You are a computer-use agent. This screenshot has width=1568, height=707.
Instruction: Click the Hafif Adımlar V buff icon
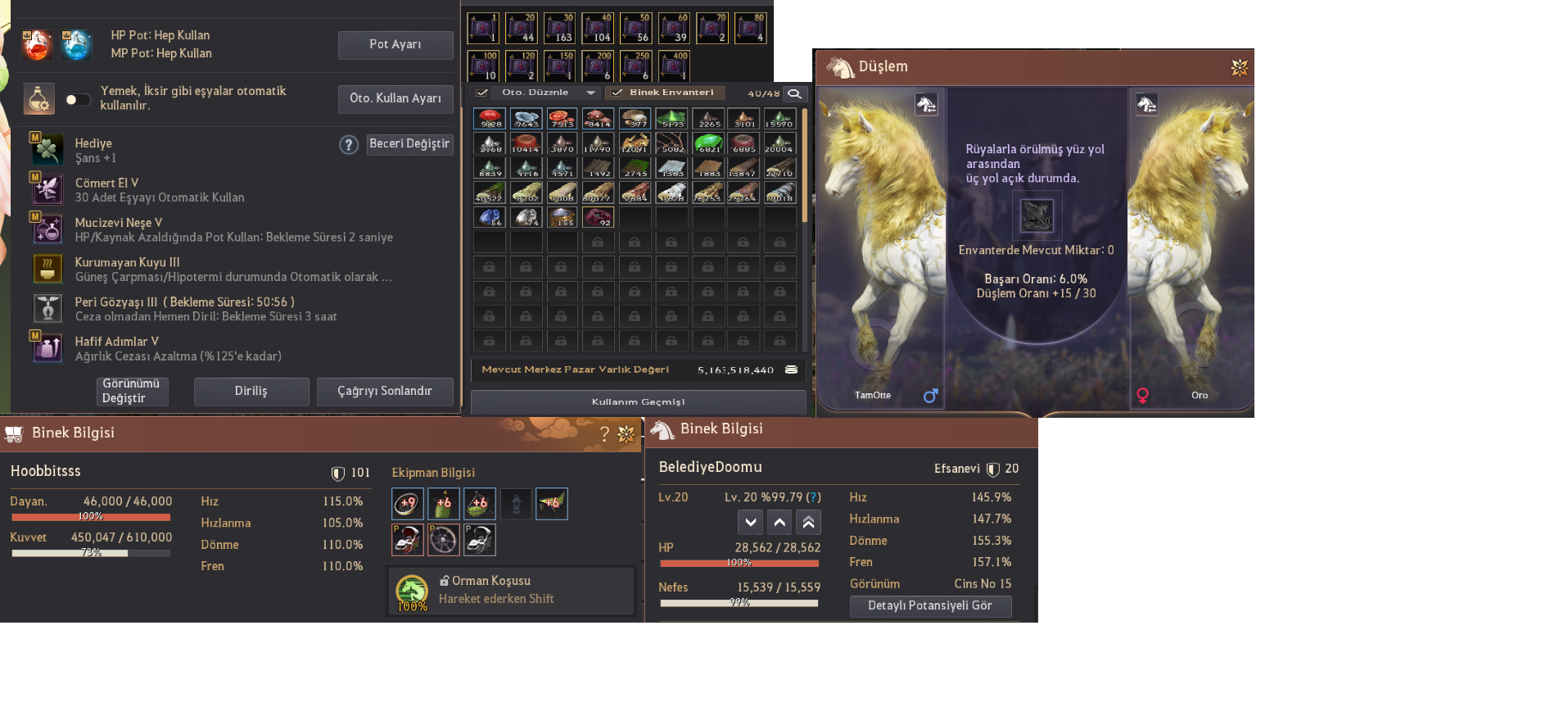coord(47,348)
